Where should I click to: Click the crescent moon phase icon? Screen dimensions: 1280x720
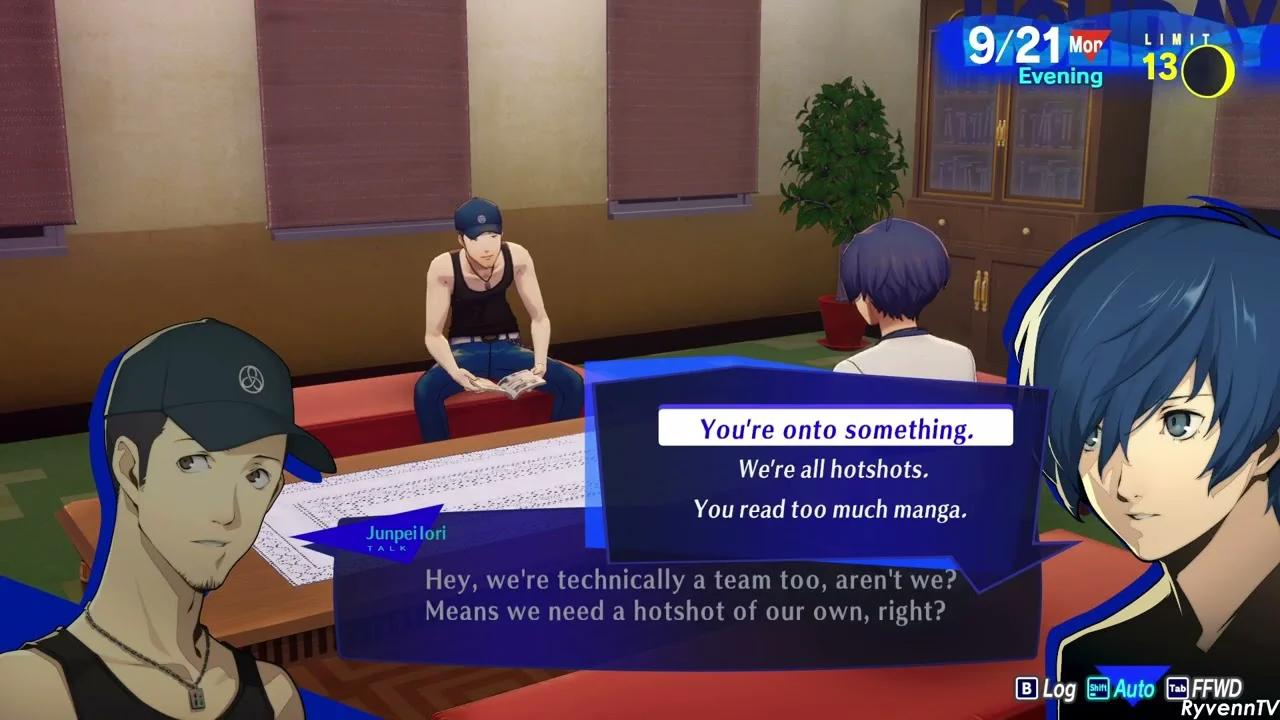[1210, 69]
